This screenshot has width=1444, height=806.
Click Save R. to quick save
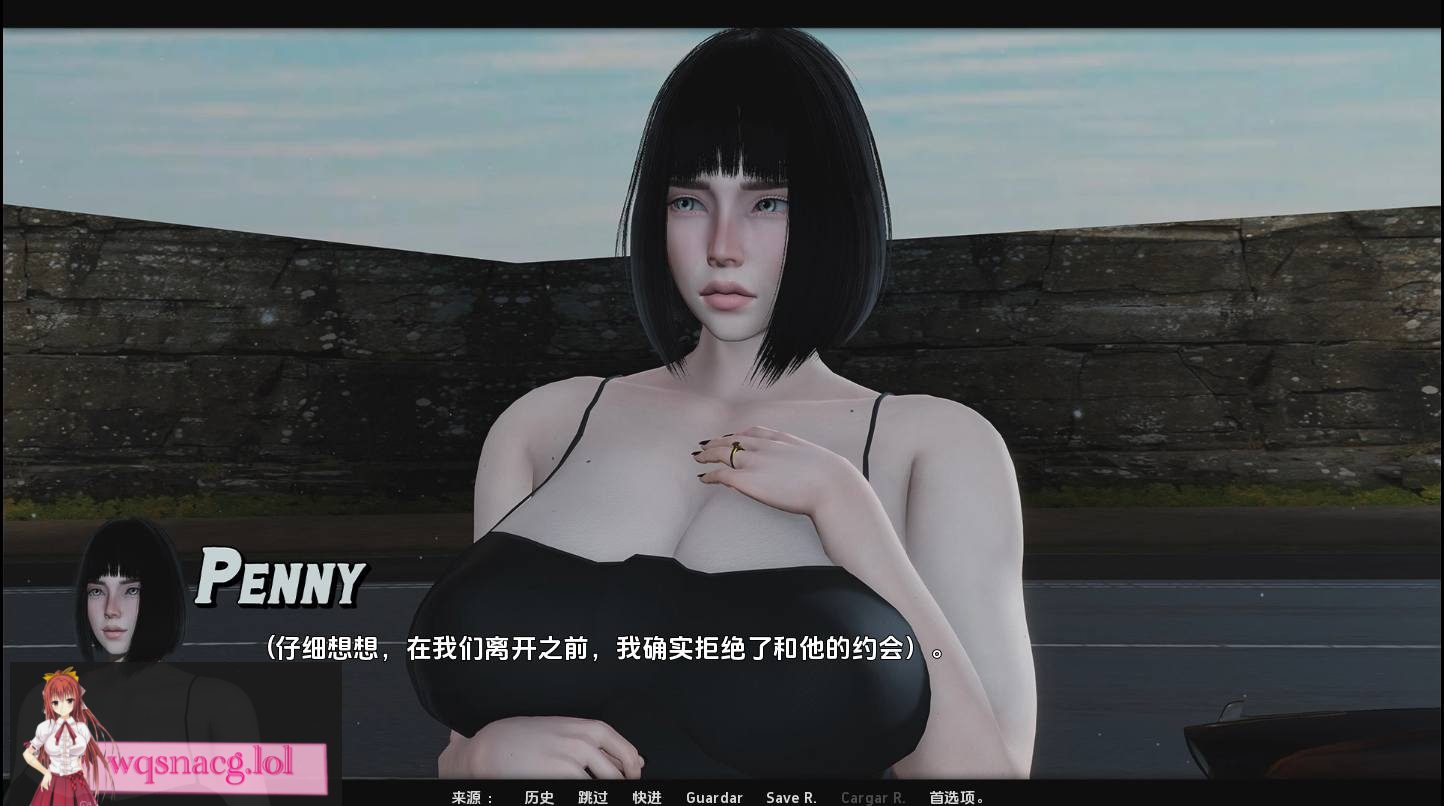coord(791,798)
